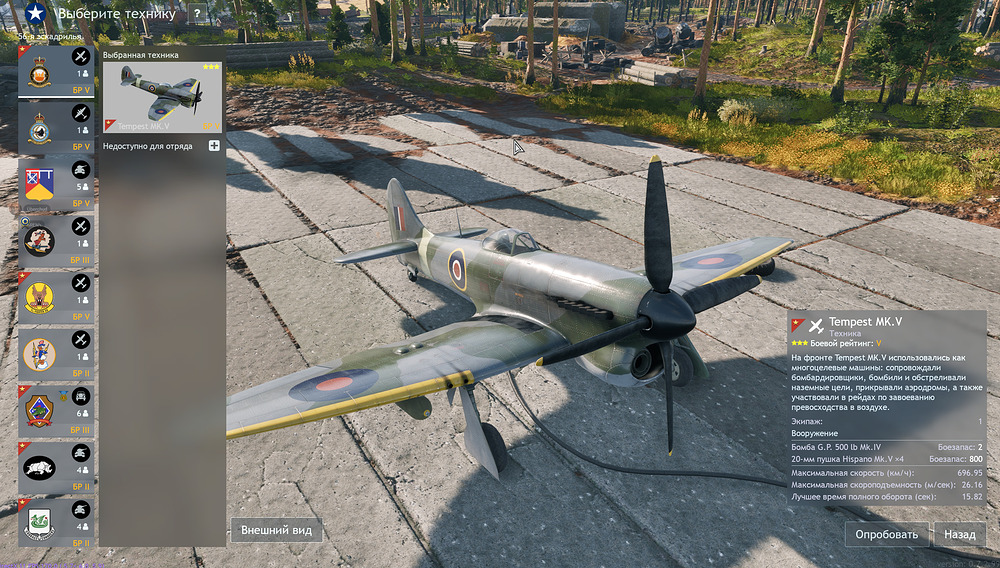Viewport: 1000px width, 568px height.
Task: Open the 'Внешний вид' appearance menu
Action: tap(276, 530)
